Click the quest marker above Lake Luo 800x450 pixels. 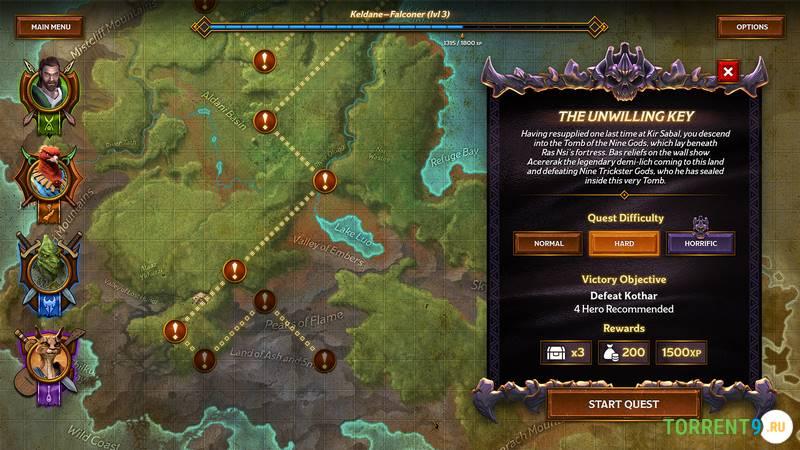pos(324,181)
